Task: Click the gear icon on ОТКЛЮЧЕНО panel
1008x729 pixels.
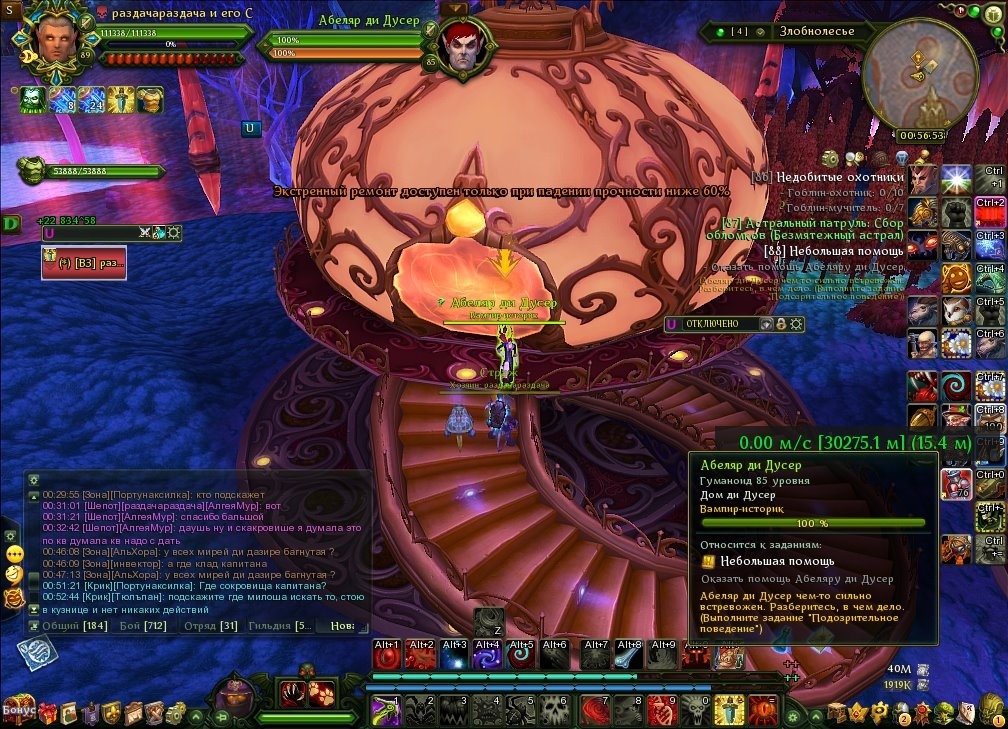Action: 797,324
